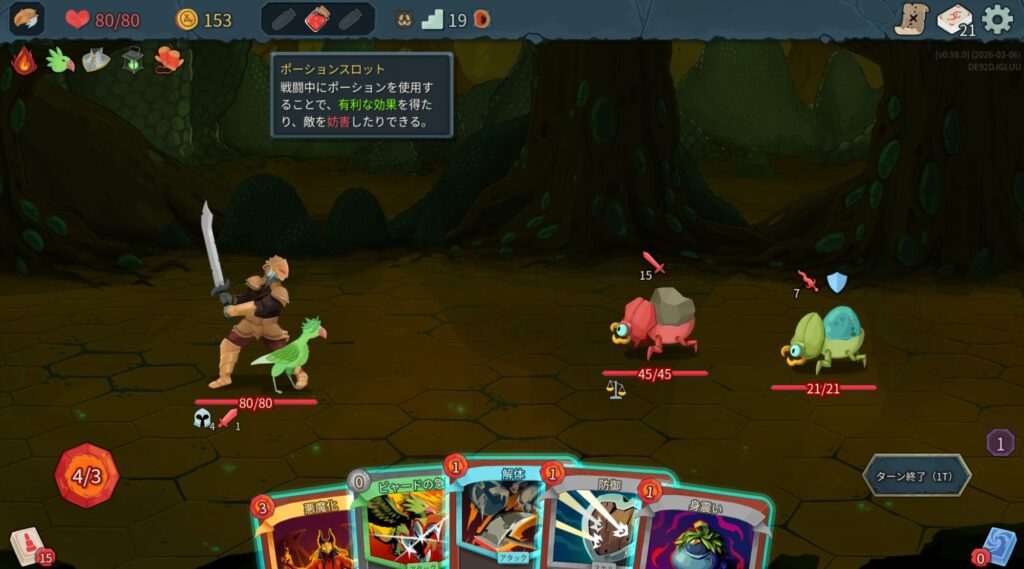Inspect the flame relic icon
The width and height of the screenshot is (1024, 569).
(25, 61)
